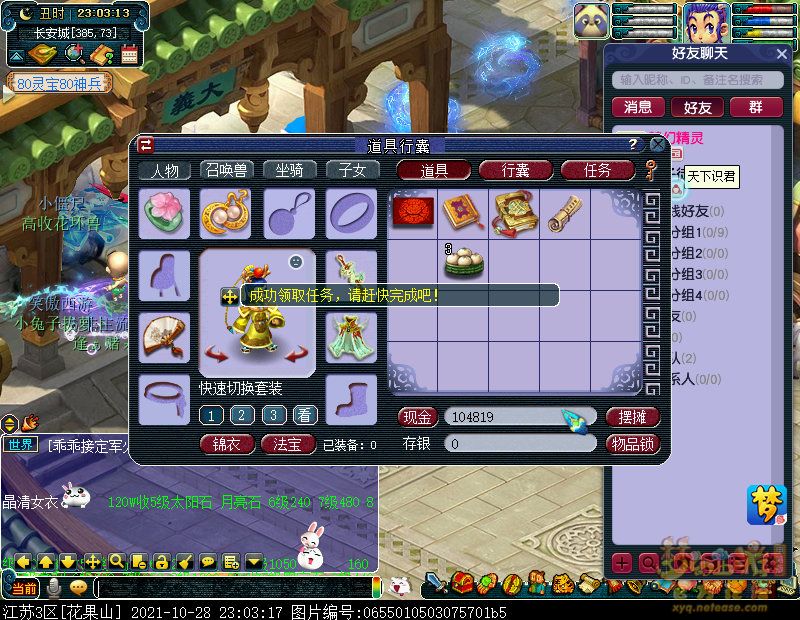Open the 坐骑 mount tab

pos(289,170)
